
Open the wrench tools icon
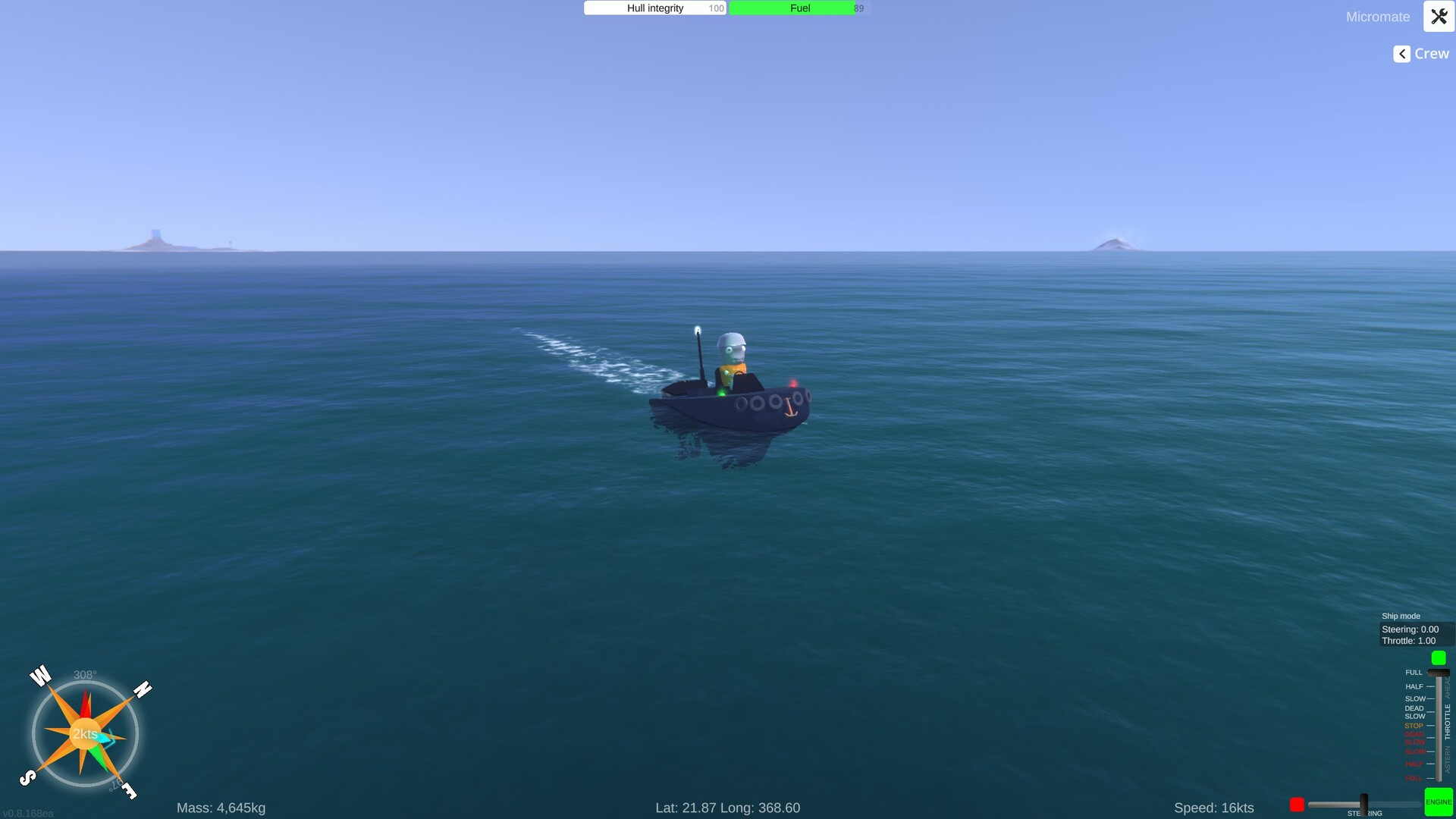point(1439,16)
